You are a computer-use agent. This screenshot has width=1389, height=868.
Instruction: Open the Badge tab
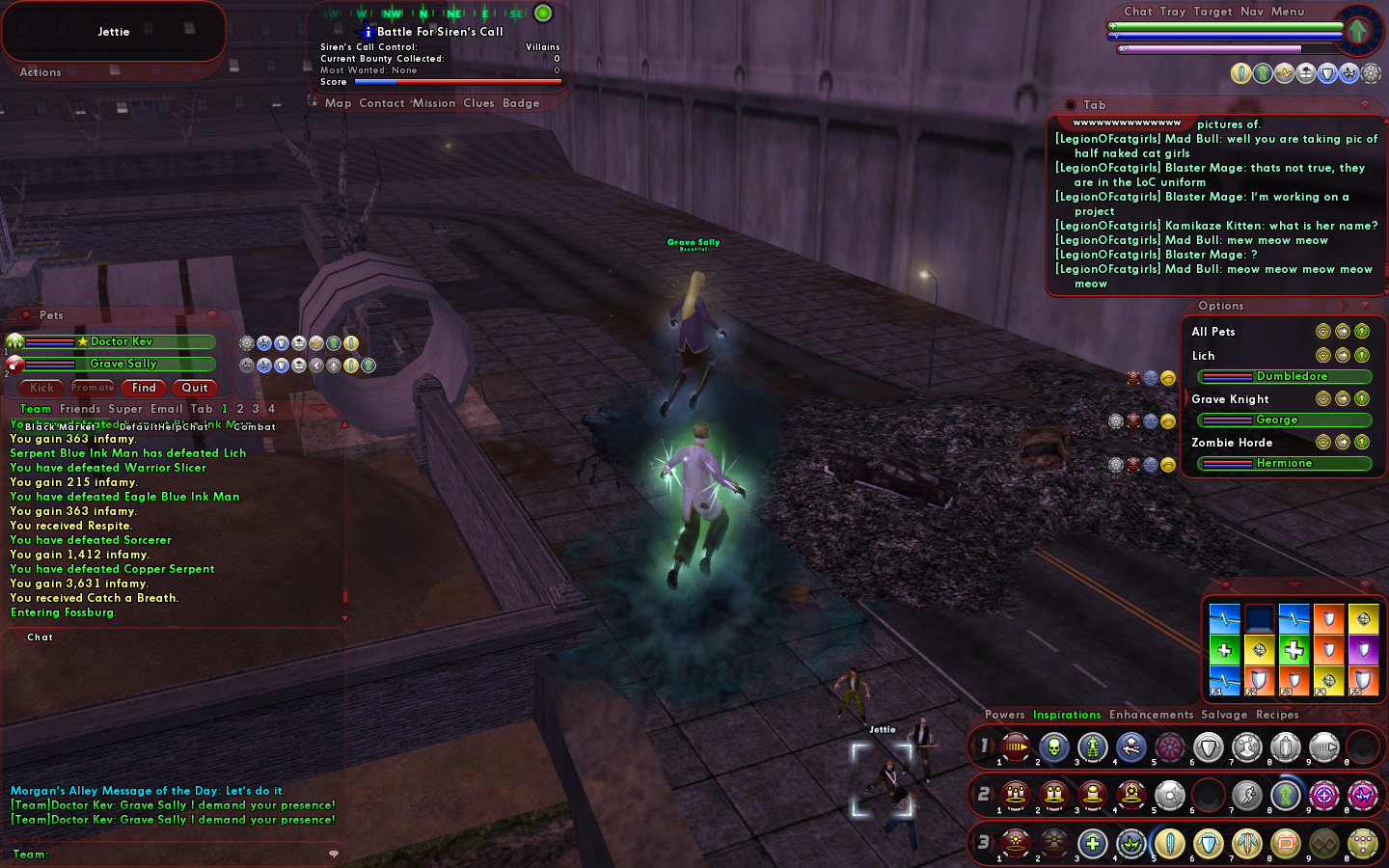(x=521, y=103)
